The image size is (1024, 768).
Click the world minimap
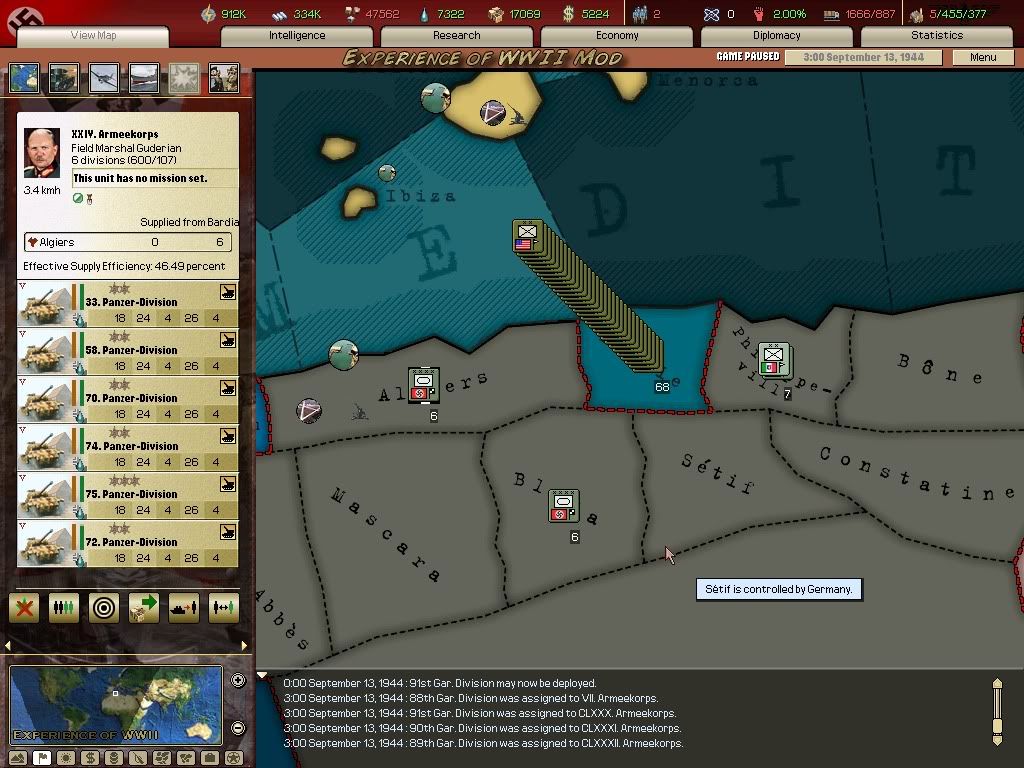(115, 705)
